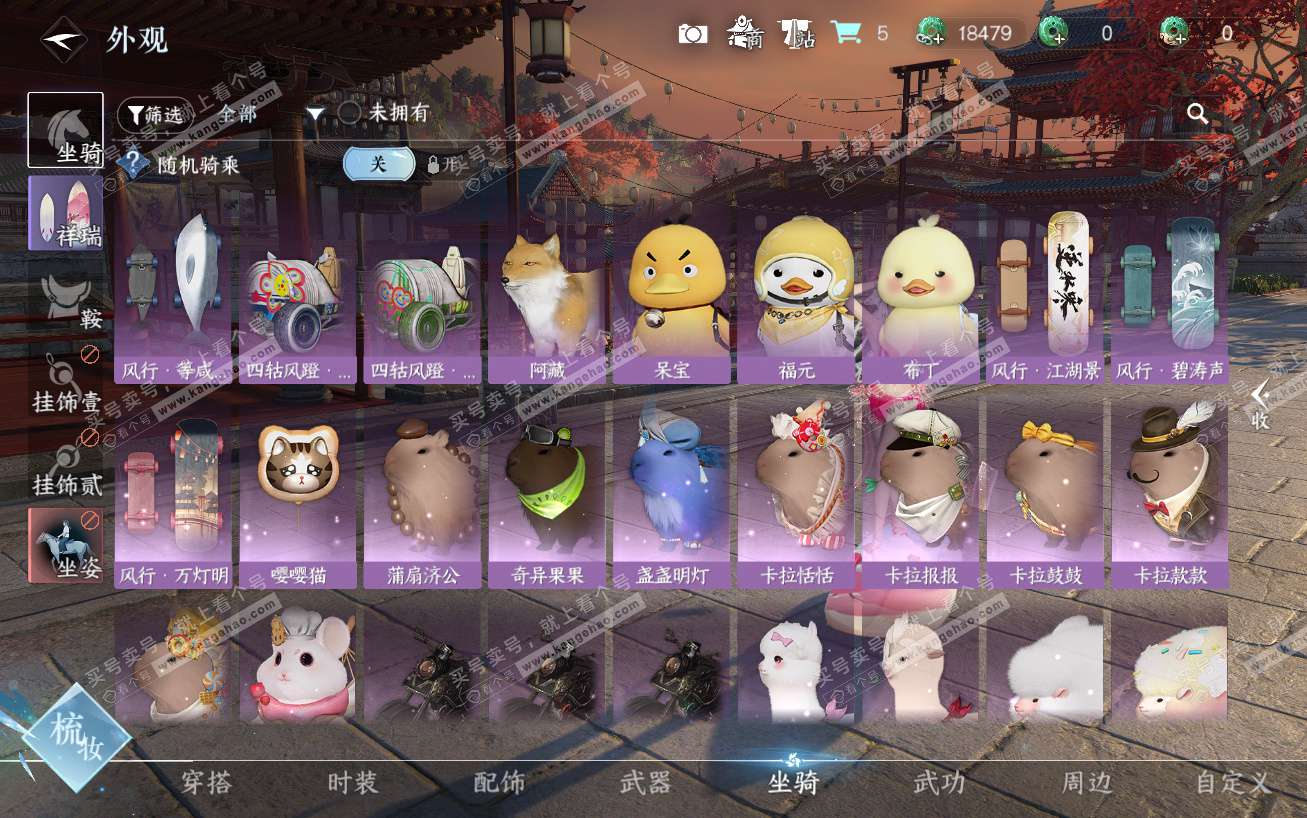Switch to the 时装 bottom tab
Image resolution: width=1307 pixels, height=818 pixels.
[353, 782]
